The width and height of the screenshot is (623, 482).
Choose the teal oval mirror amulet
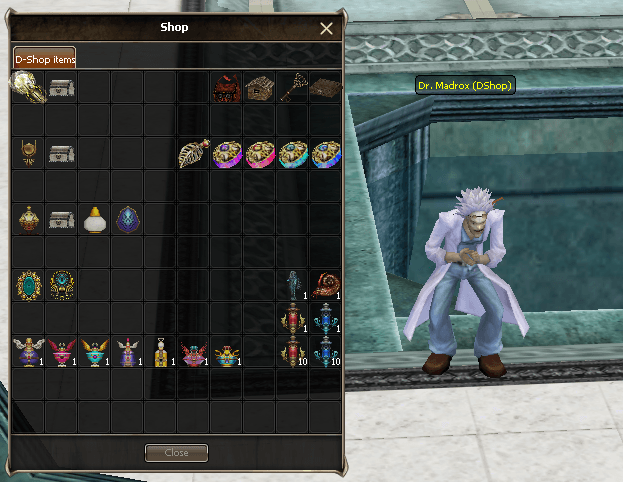click(28, 285)
